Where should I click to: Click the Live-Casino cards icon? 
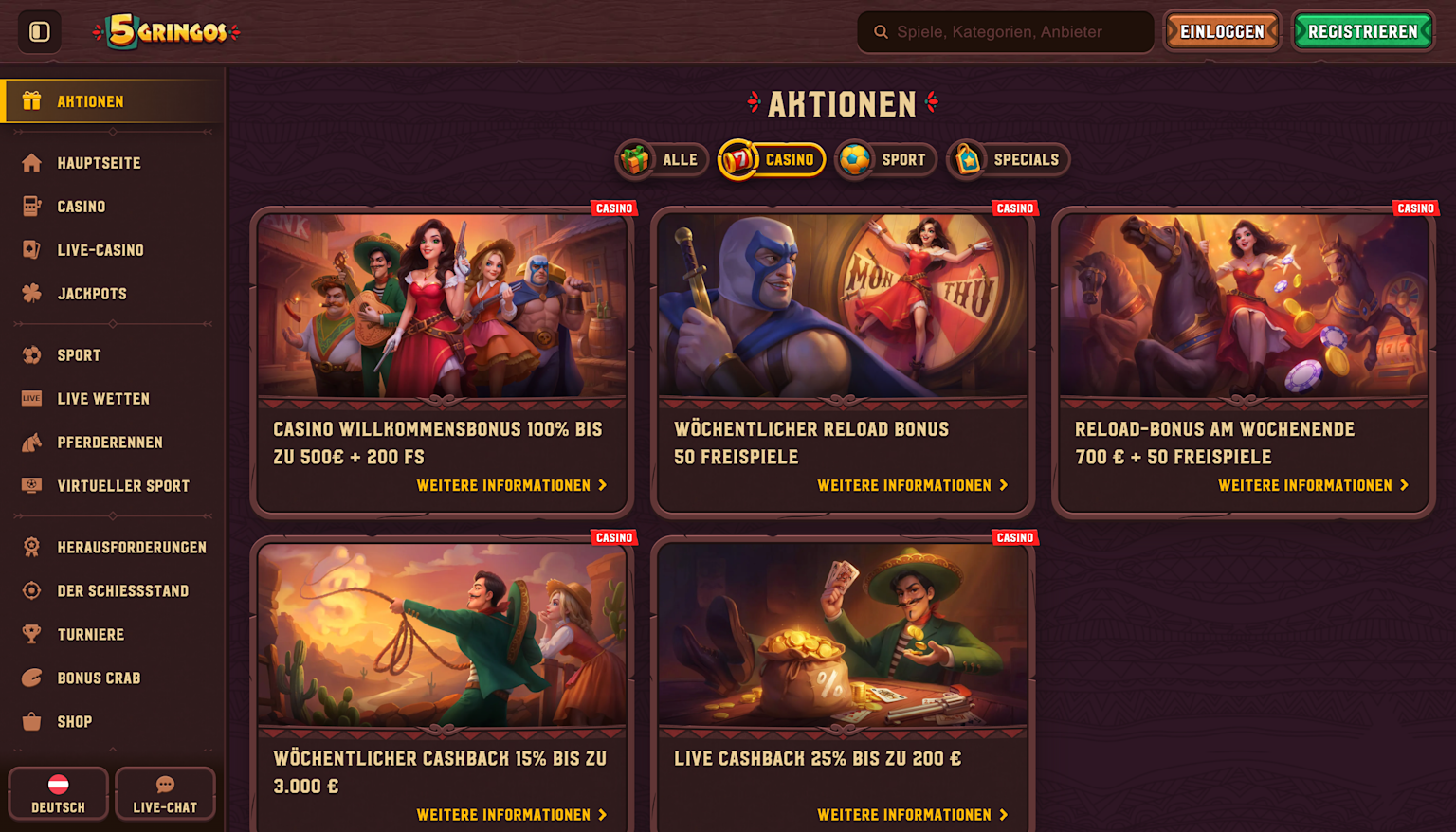(x=31, y=249)
